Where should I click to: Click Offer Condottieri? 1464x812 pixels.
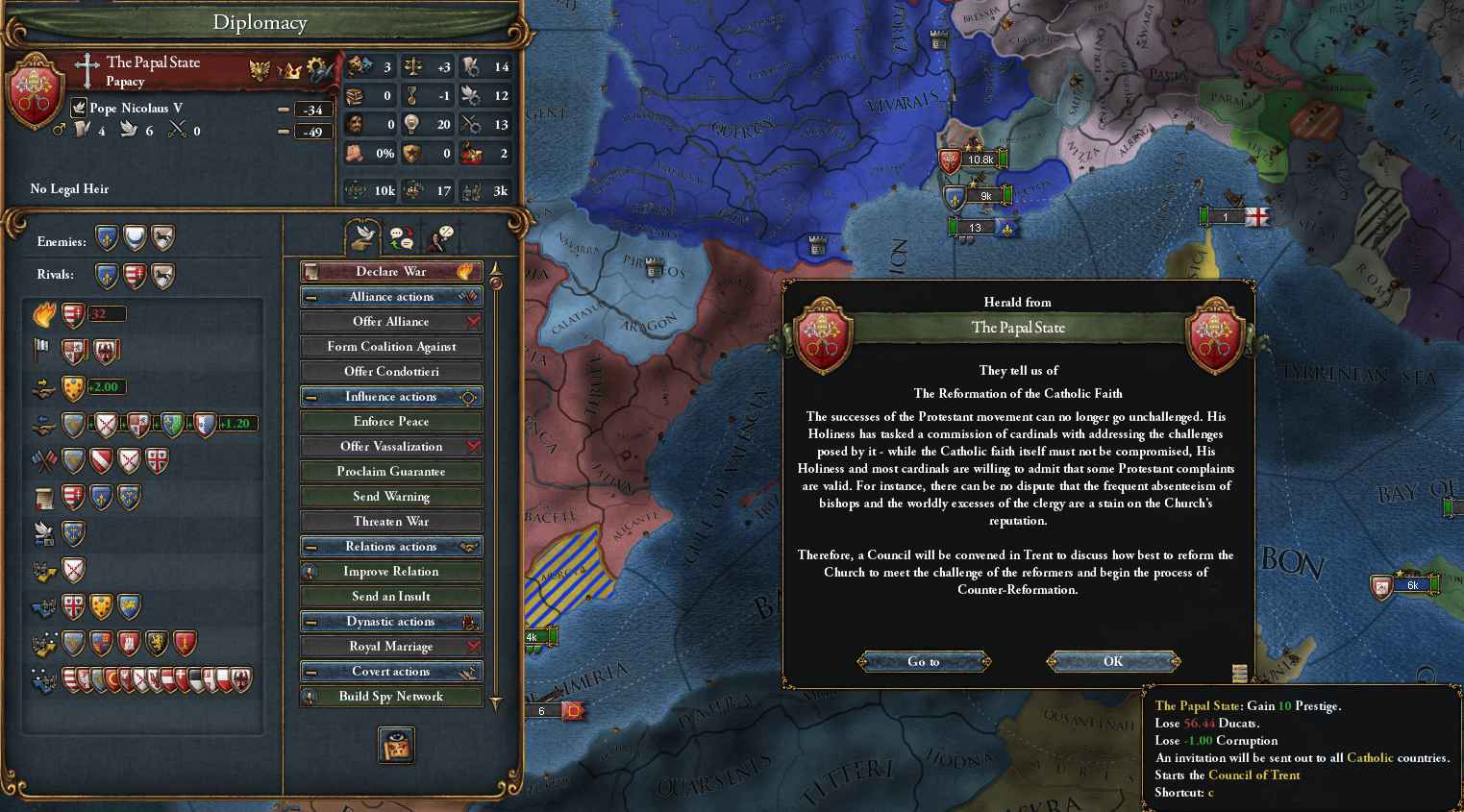click(x=391, y=372)
